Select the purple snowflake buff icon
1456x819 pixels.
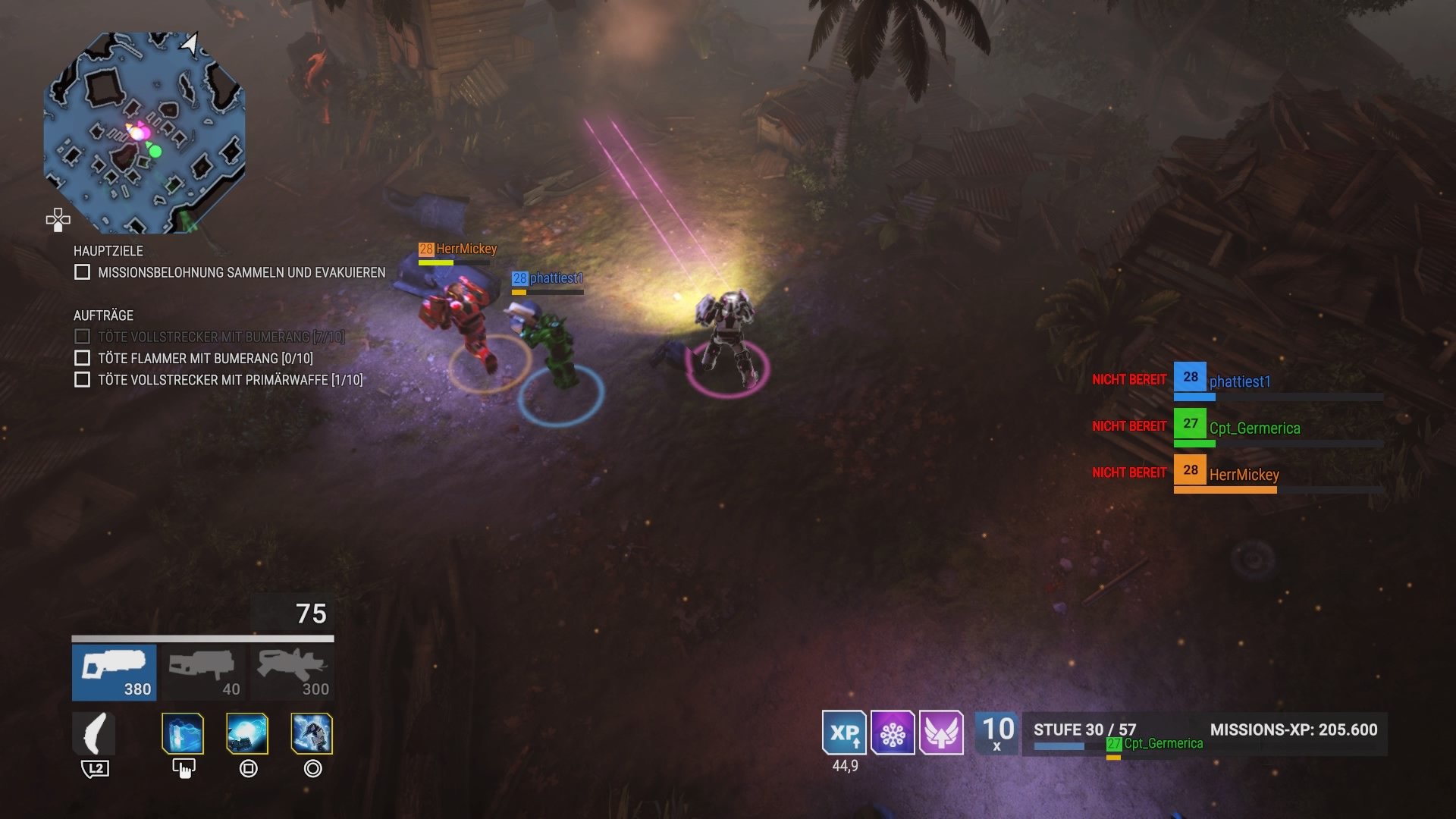pyautogui.click(x=895, y=734)
